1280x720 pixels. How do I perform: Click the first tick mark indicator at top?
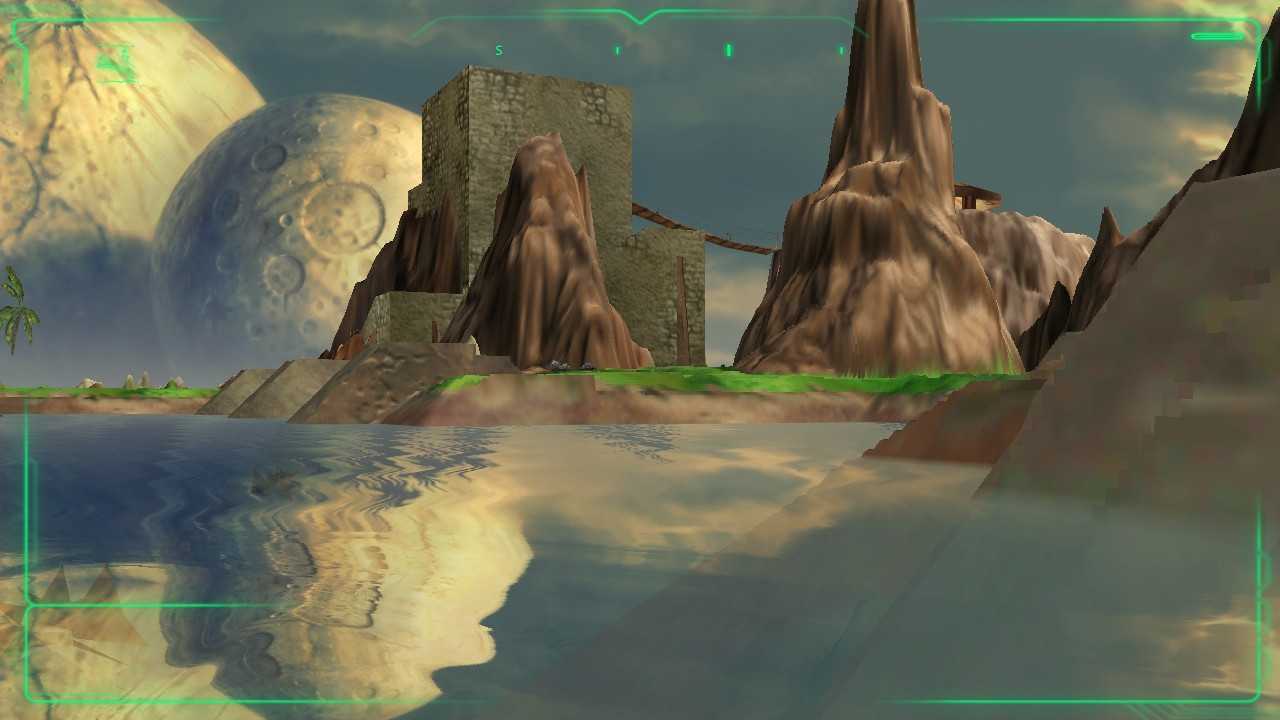617,49
